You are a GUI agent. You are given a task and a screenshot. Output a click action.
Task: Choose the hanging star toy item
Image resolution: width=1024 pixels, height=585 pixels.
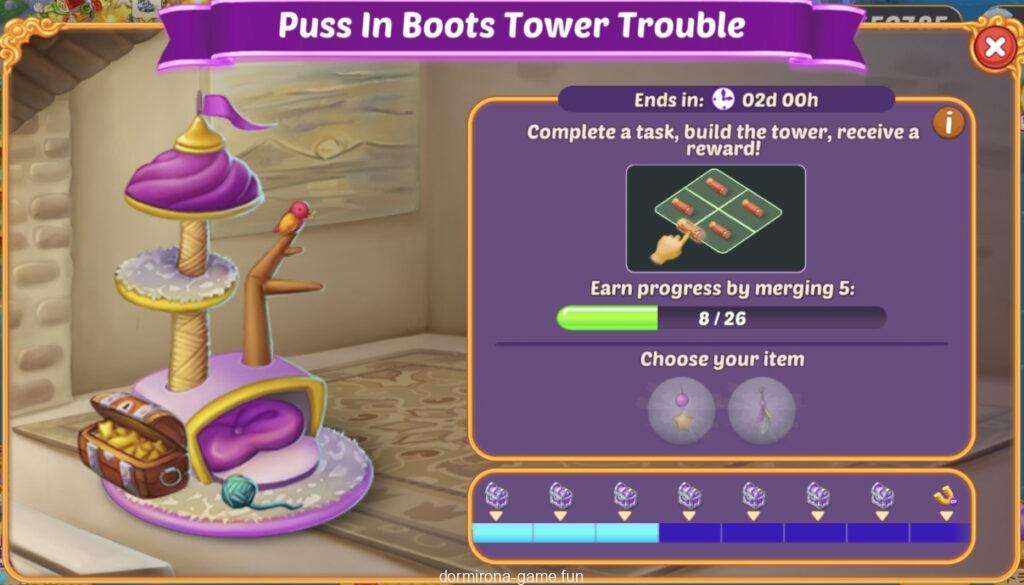tap(682, 409)
